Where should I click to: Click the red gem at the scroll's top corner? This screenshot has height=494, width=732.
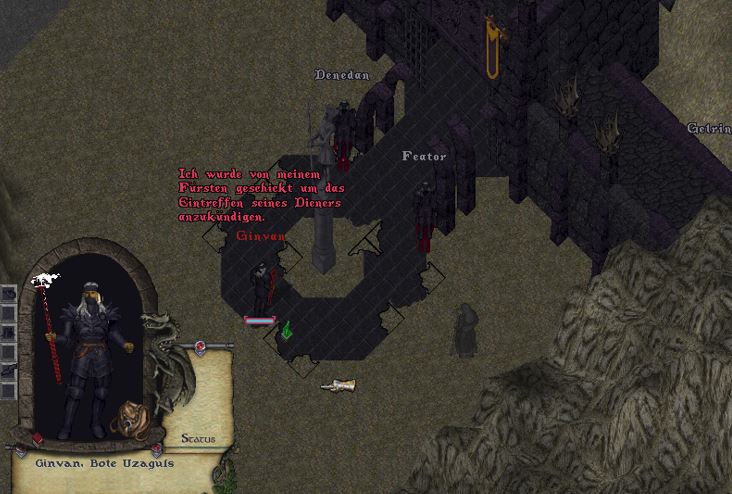[200, 347]
